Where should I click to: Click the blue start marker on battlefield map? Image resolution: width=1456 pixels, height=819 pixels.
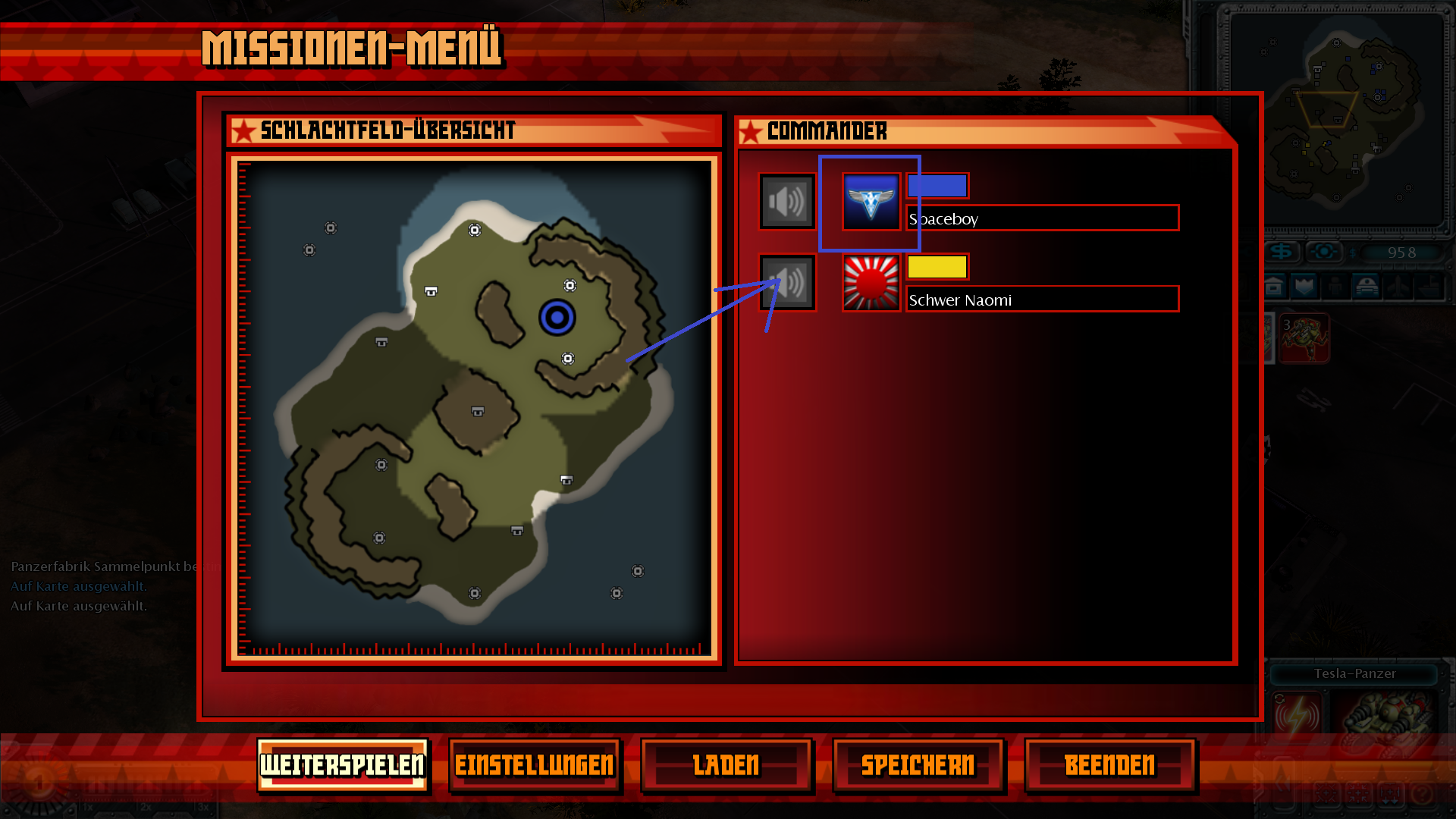557,318
